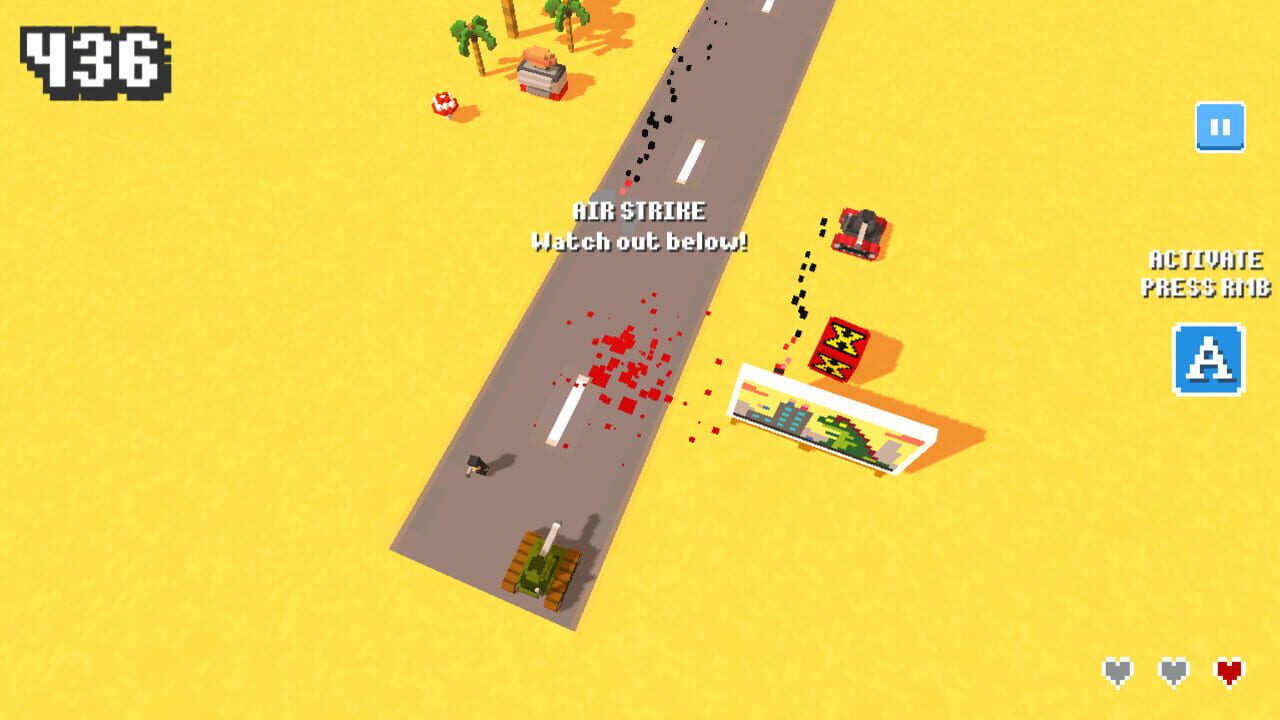Select the red mushroom in the desert
This screenshot has height=720, width=1280.
447,102
